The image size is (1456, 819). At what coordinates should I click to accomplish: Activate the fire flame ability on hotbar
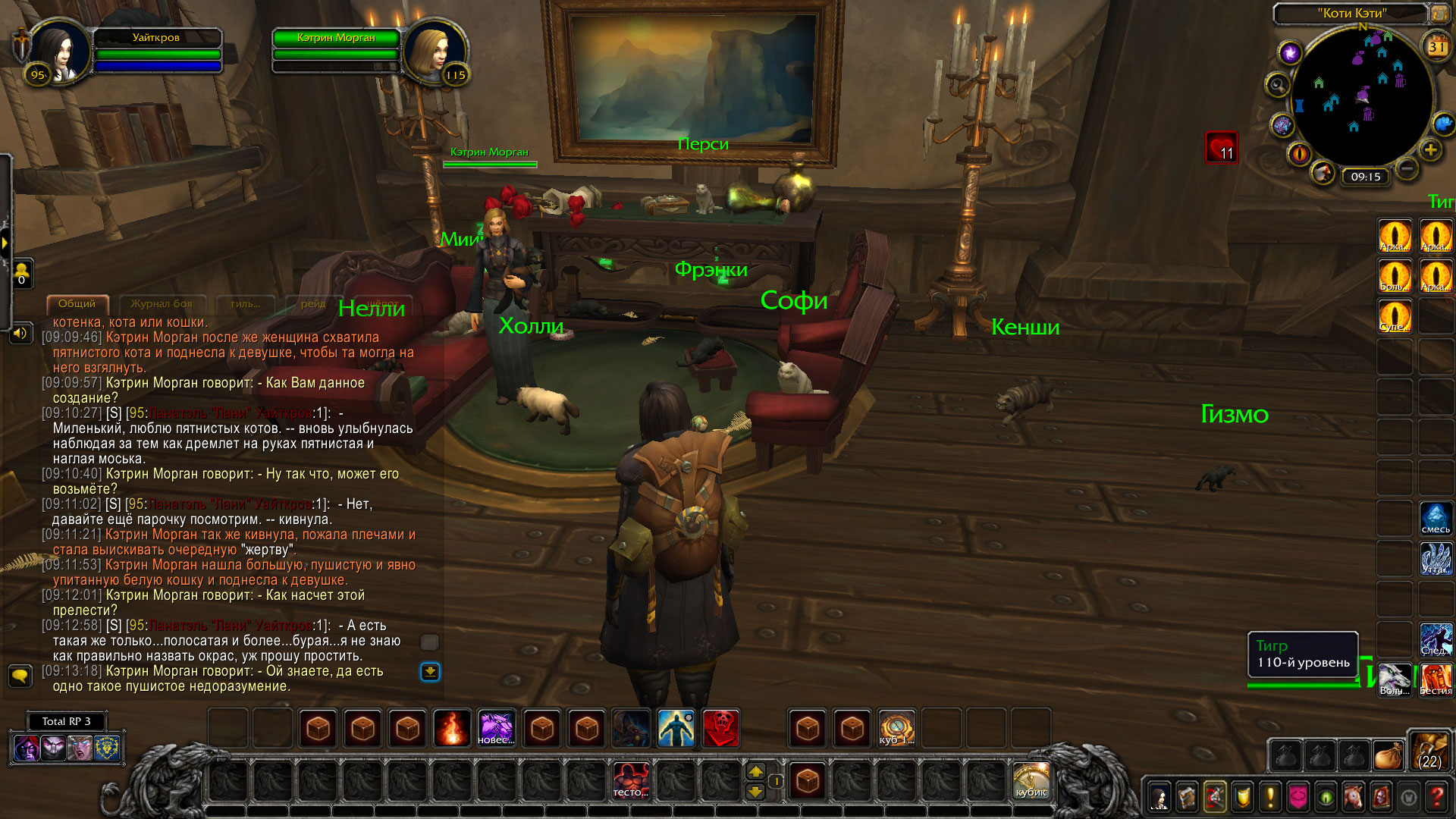452,729
